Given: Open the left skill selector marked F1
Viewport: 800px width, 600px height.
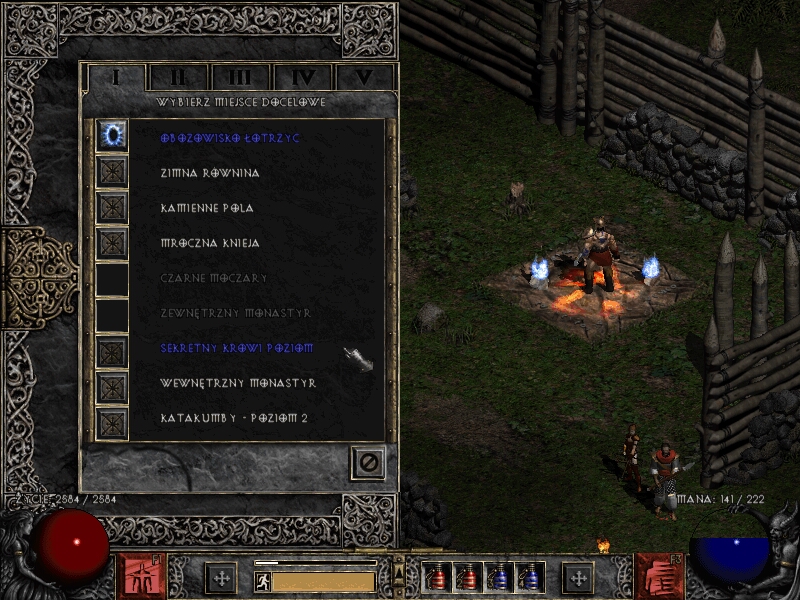Looking at the screenshot, I should (143, 576).
